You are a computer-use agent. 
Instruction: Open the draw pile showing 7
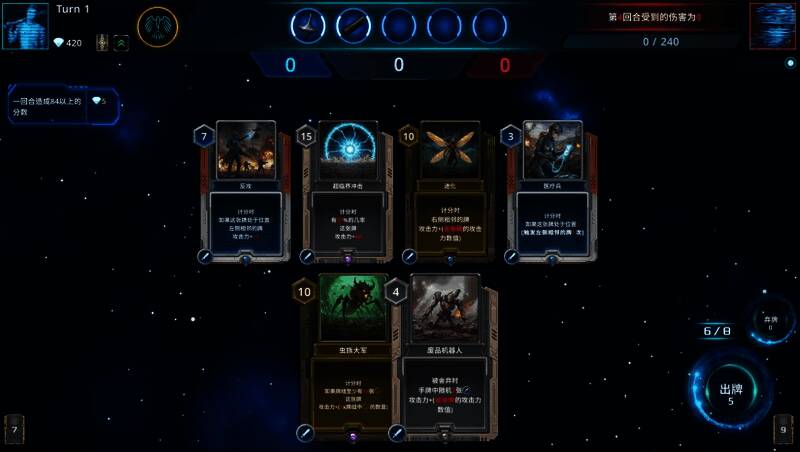[14, 430]
